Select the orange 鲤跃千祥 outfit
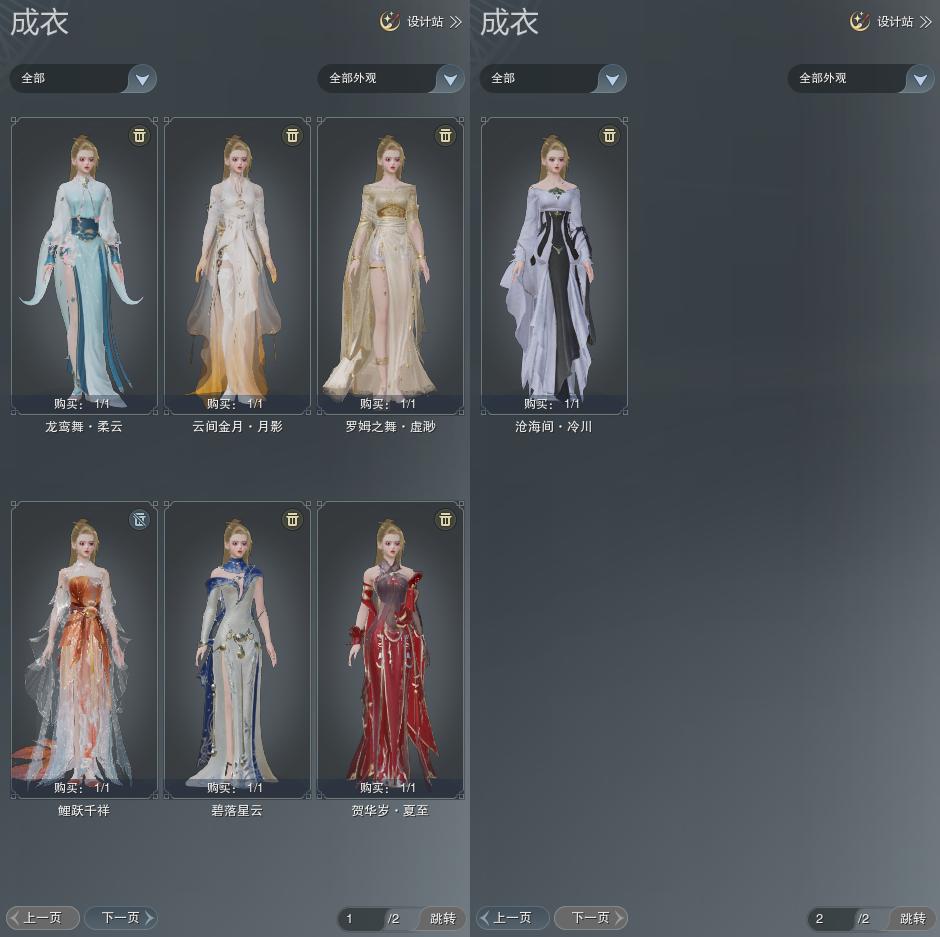 [x=84, y=650]
